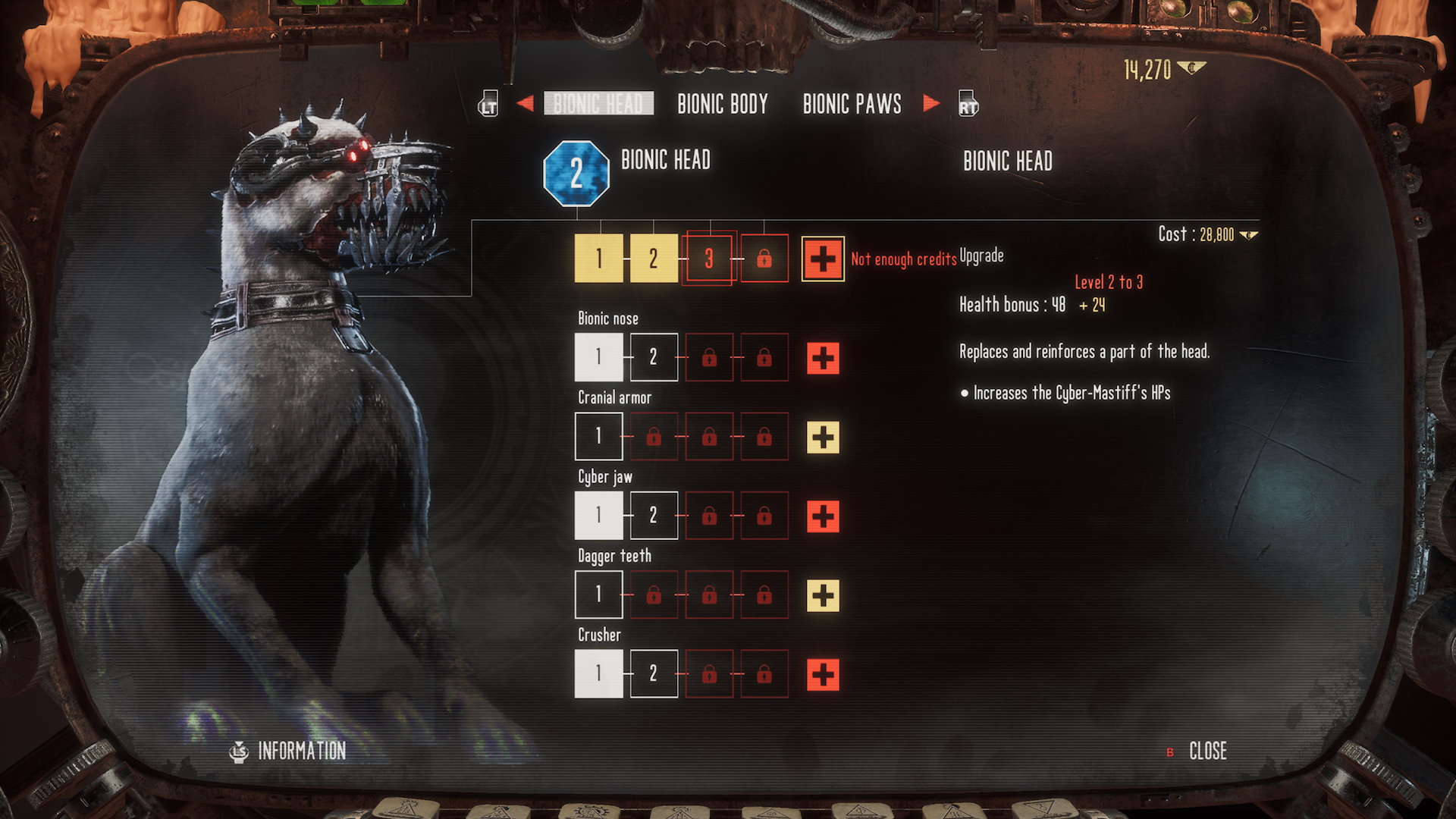The image size is (1456, 819).
Task: Choose Cyber jaw level 2 box
Action: coord(654,516)
